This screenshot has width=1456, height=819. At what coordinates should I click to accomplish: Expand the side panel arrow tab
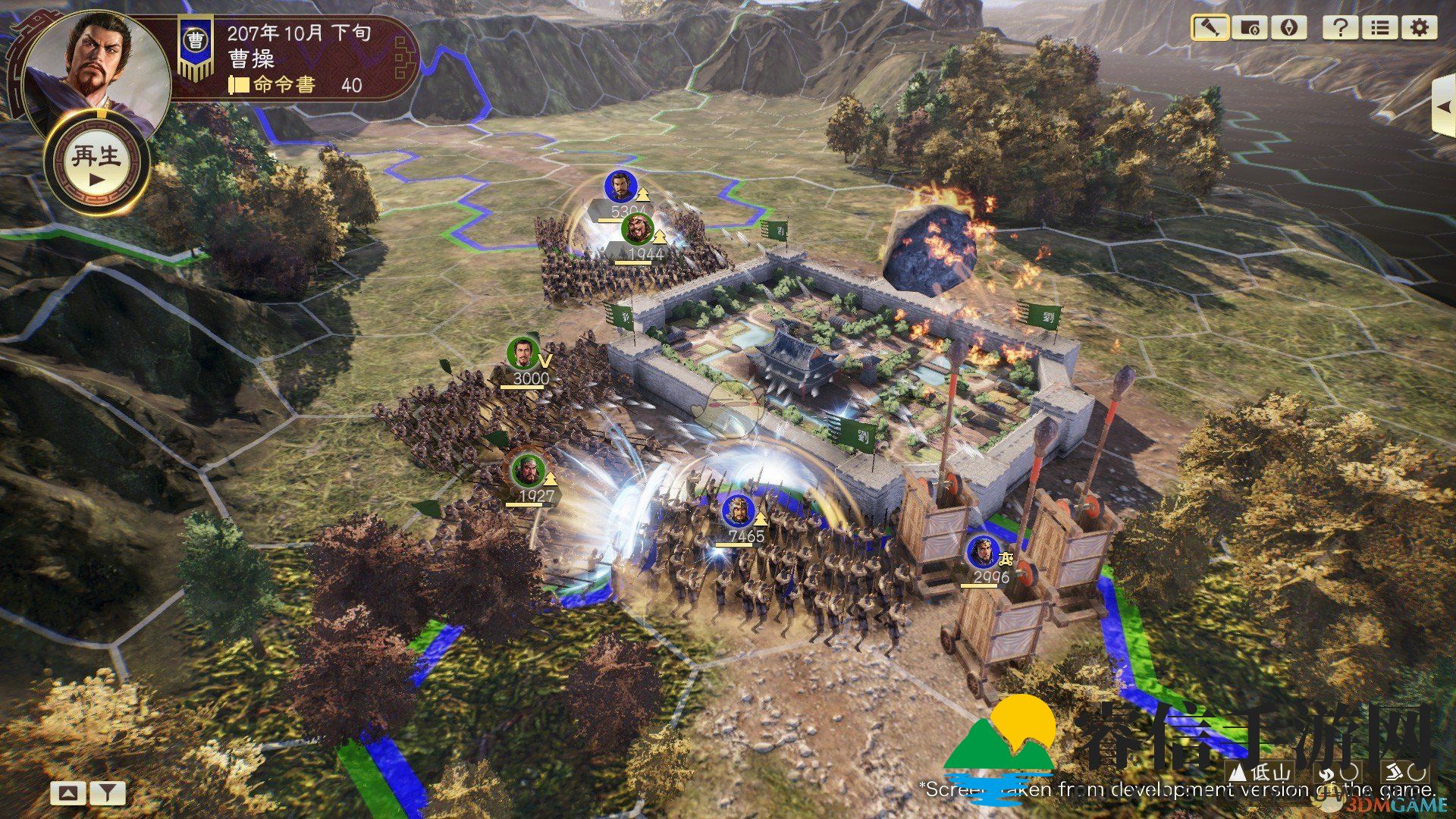[x=1444, y=108]
